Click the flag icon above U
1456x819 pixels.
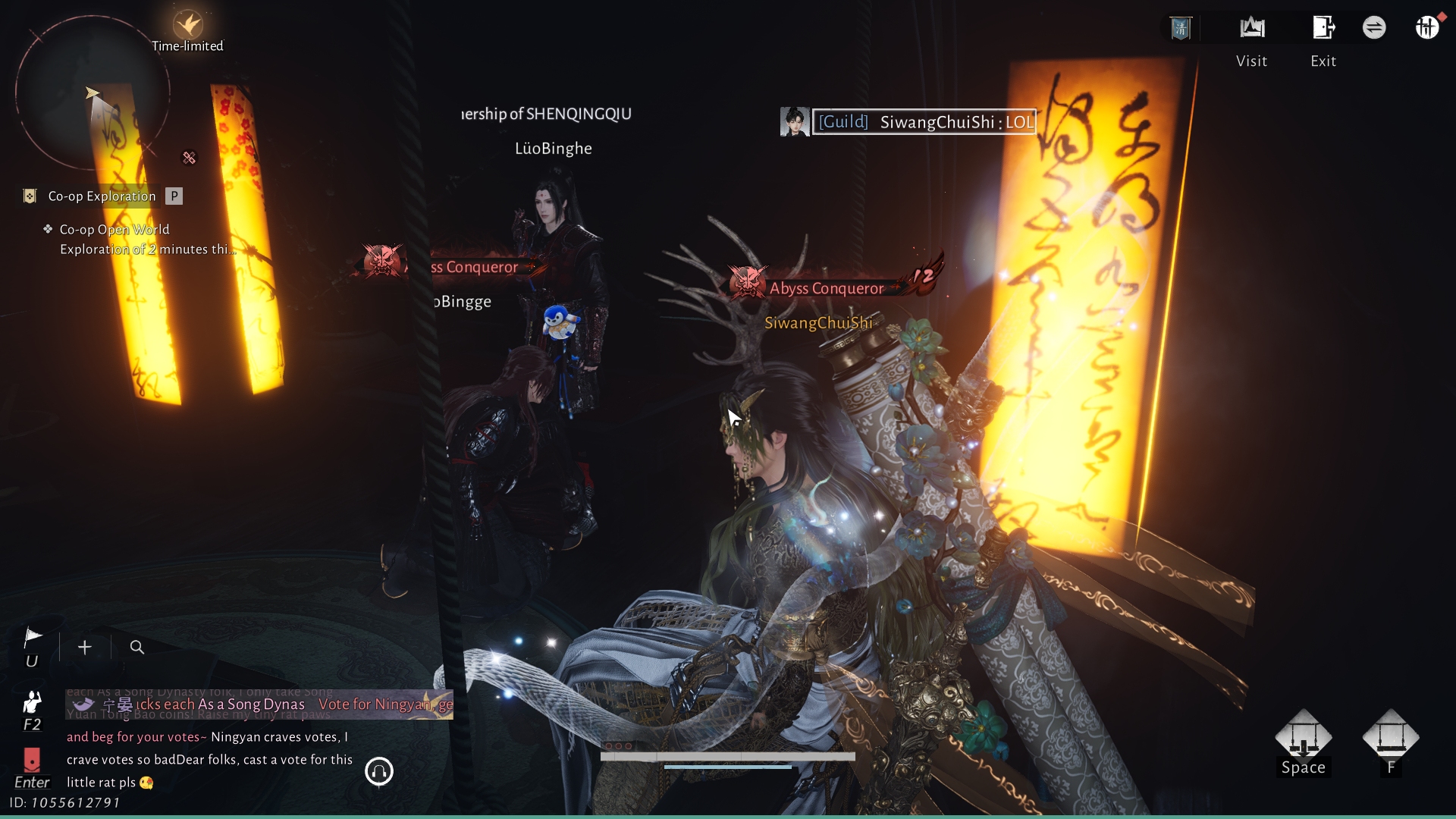click(x=33, y=638)
